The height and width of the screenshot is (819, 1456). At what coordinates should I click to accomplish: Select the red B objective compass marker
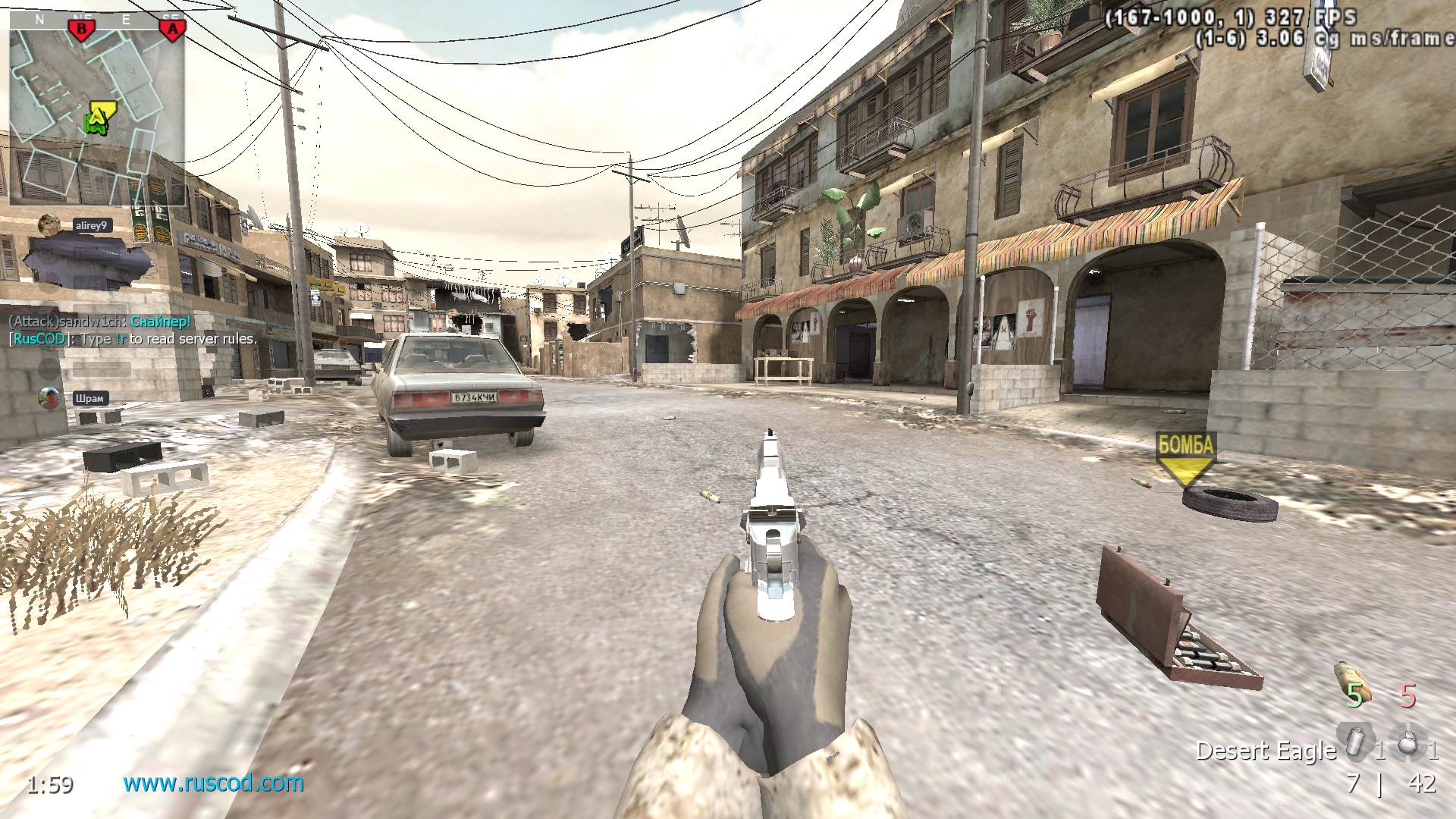(x=81, y=30)
